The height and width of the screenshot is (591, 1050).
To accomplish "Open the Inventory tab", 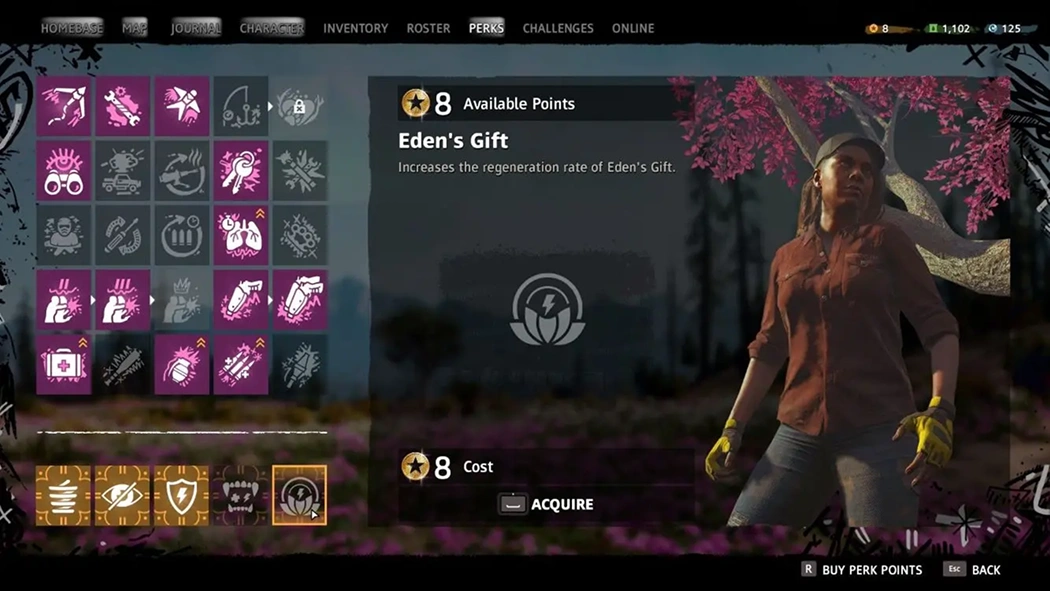I will coord(355,28).
